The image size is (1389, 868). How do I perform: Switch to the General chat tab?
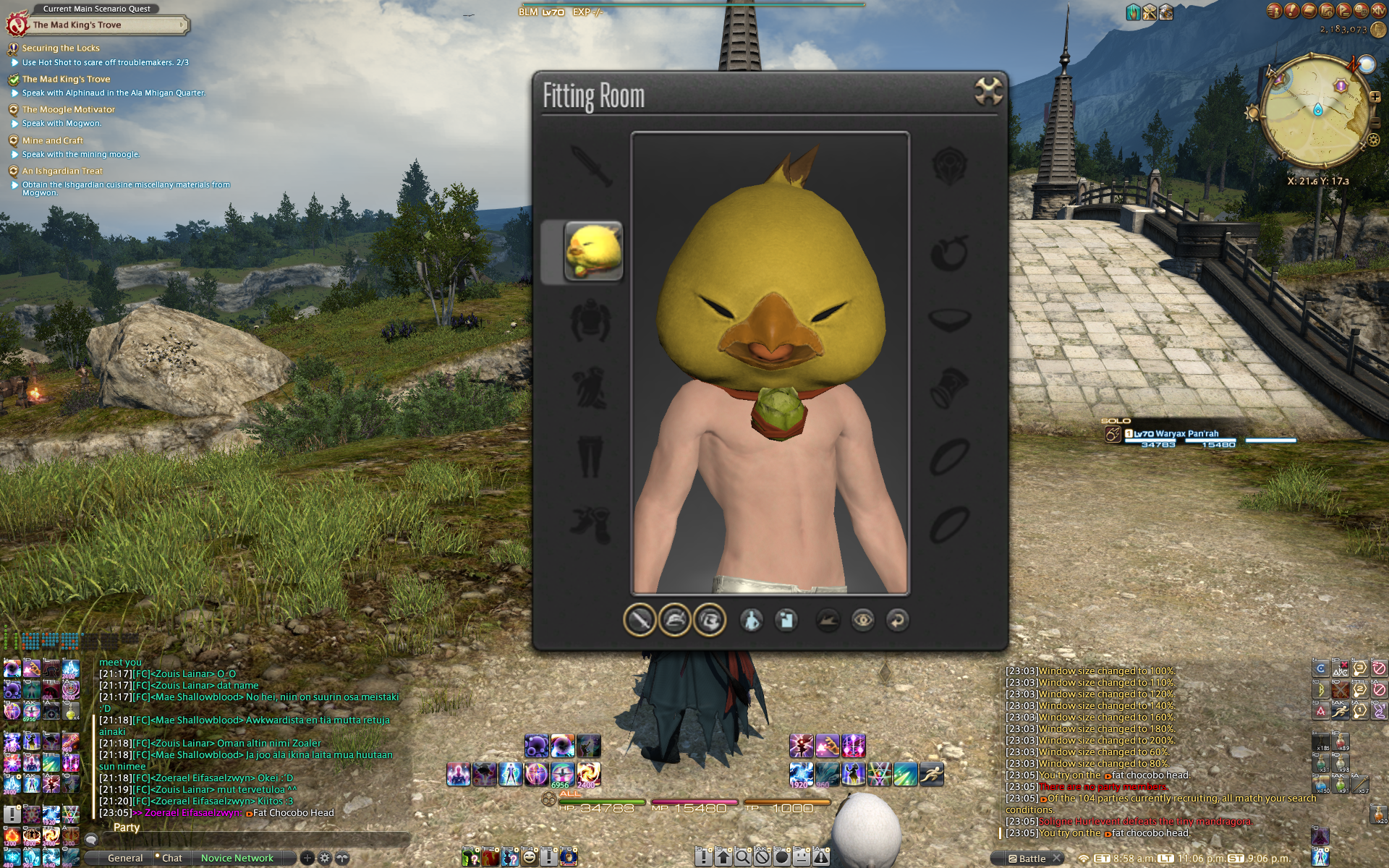(x=124, y=858)
